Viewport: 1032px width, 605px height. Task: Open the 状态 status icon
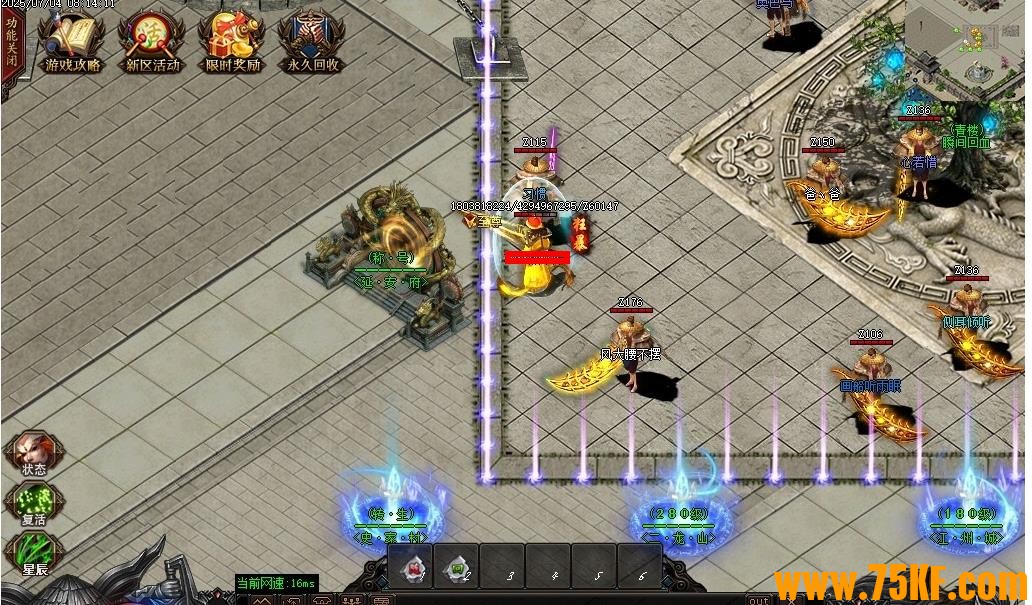tap(32, 452)
